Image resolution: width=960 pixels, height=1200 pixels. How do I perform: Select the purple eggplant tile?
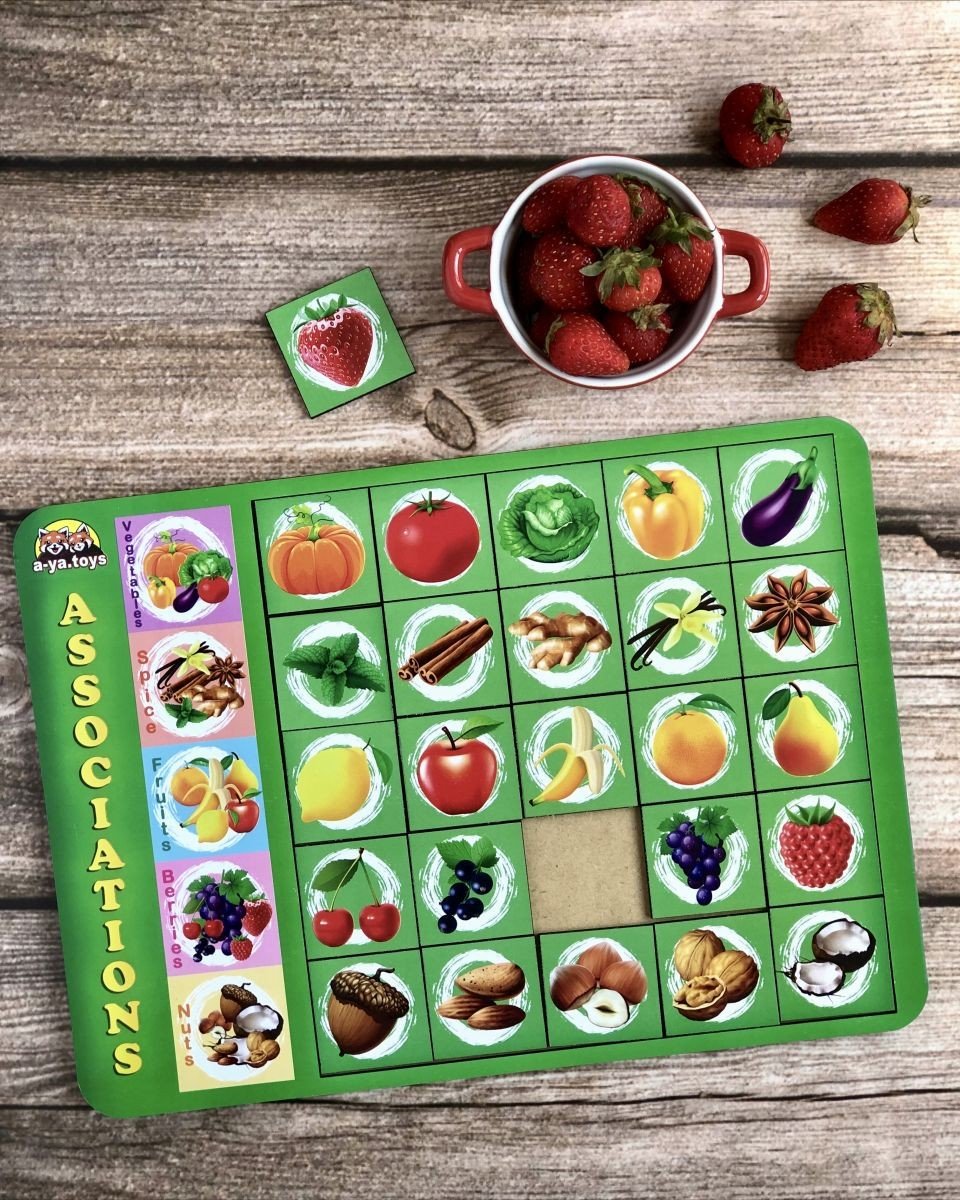tap(780, 498)
